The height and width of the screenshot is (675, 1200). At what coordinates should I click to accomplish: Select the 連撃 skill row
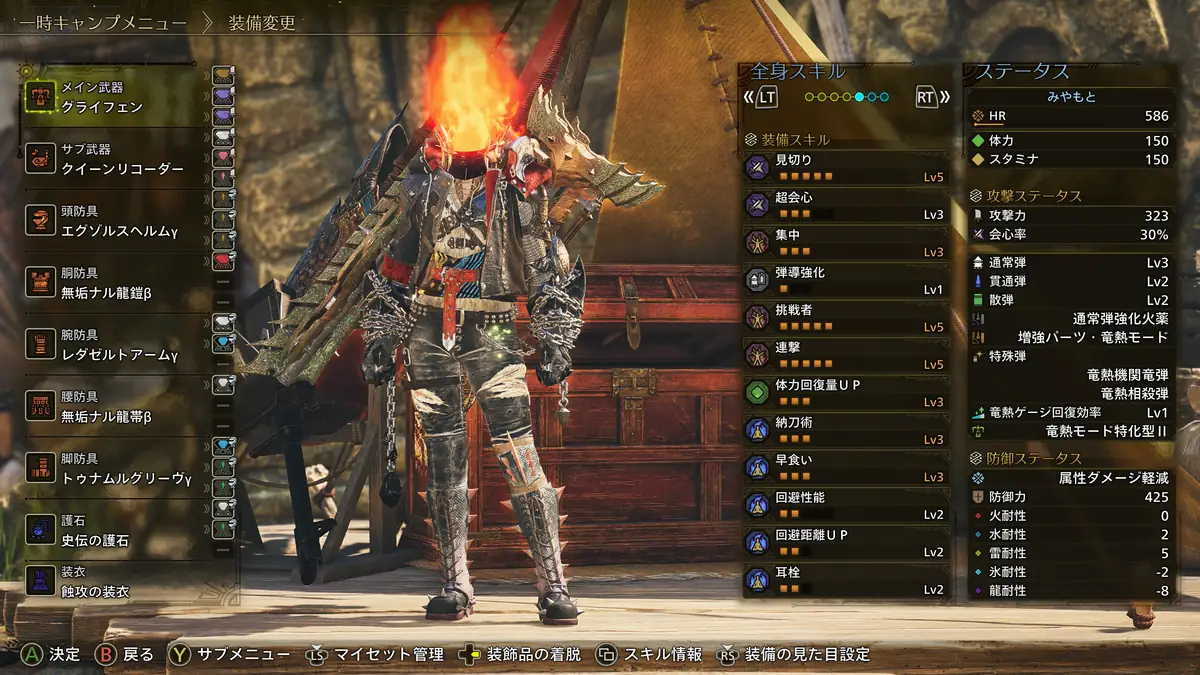click(x=845, y=355)
